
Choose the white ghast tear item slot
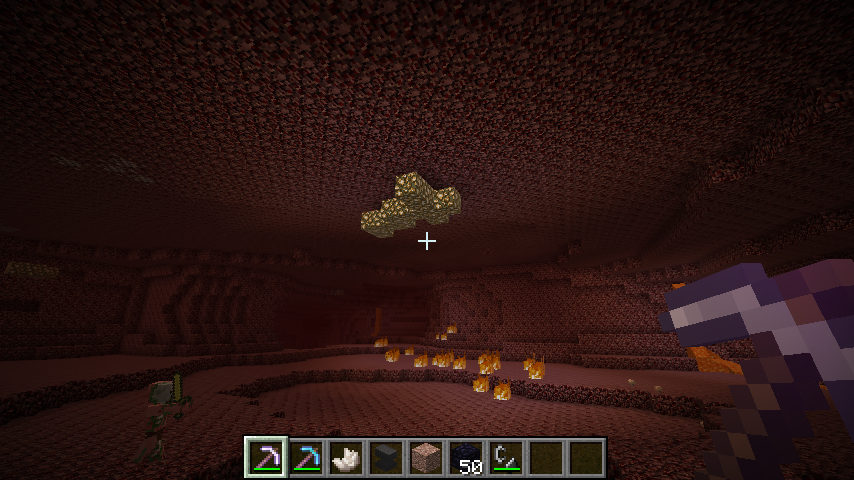click(346, 457)
